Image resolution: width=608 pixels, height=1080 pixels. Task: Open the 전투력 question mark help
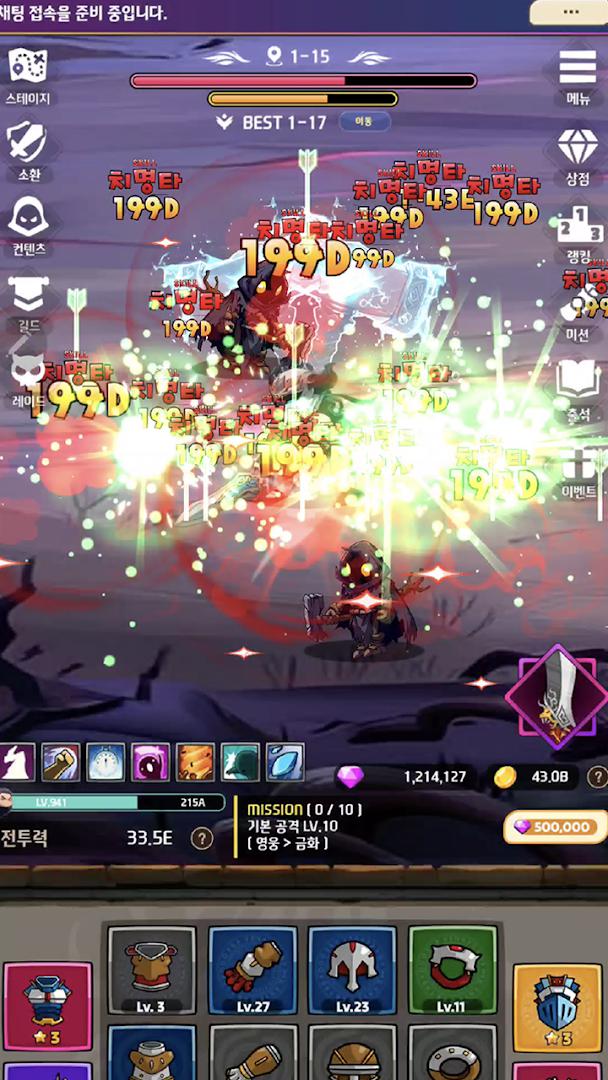coord(202,838)
